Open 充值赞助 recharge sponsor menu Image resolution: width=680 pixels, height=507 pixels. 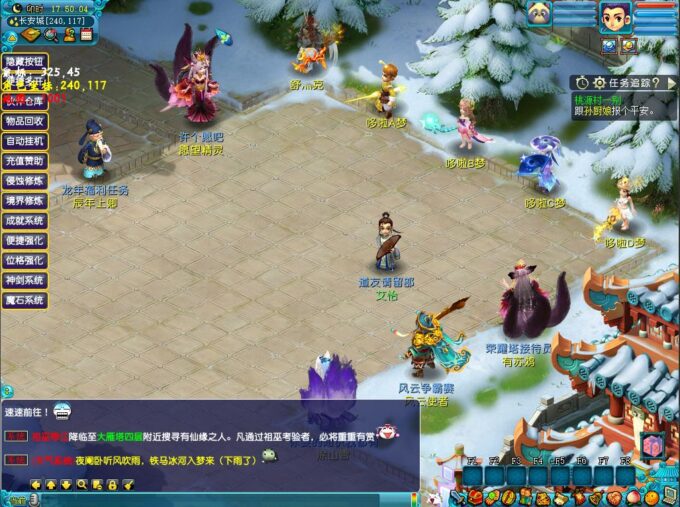pyautogui.click(x=23, y=160)
